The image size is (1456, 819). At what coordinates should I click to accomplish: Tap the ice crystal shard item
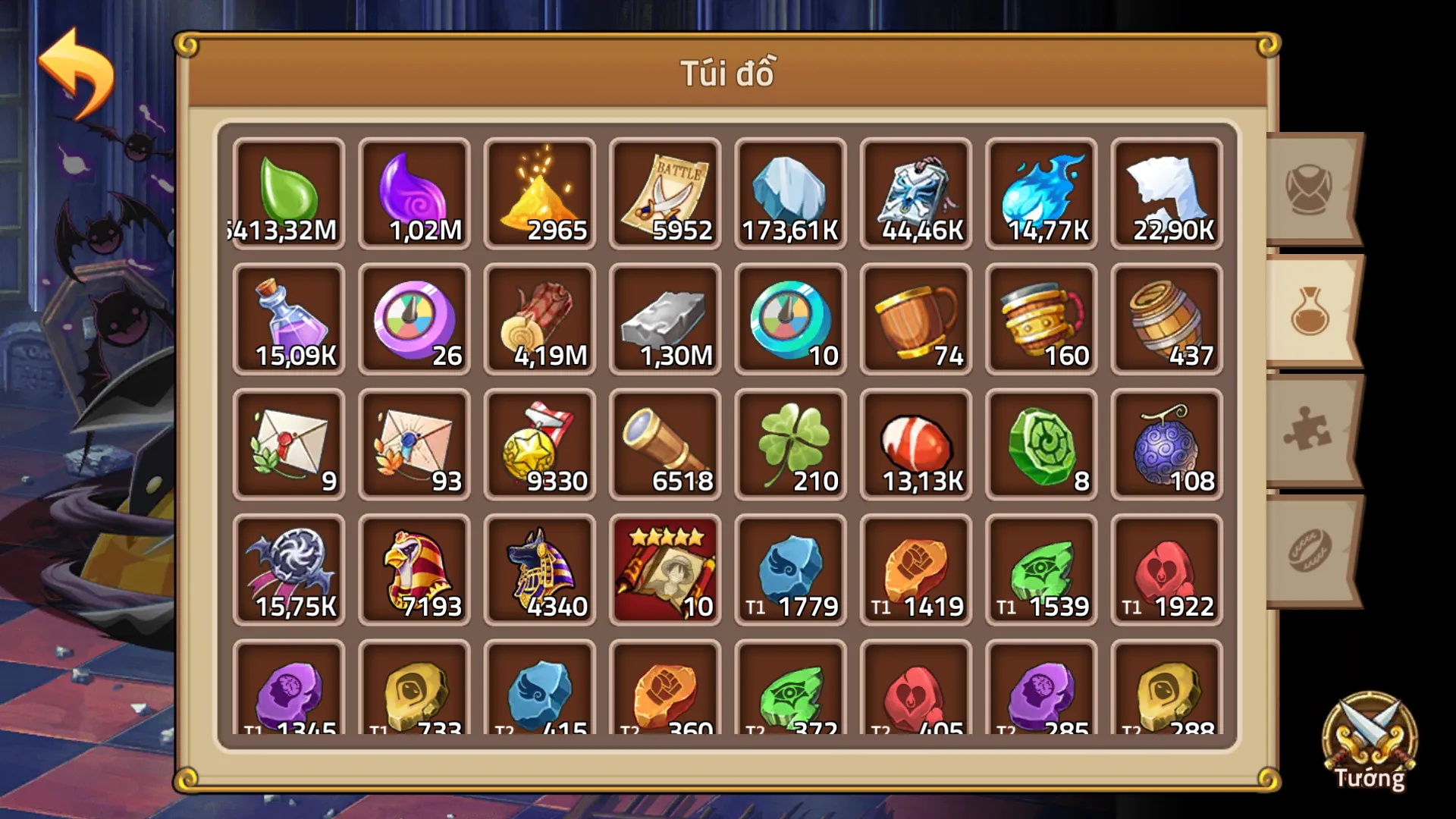click(791, 190)
